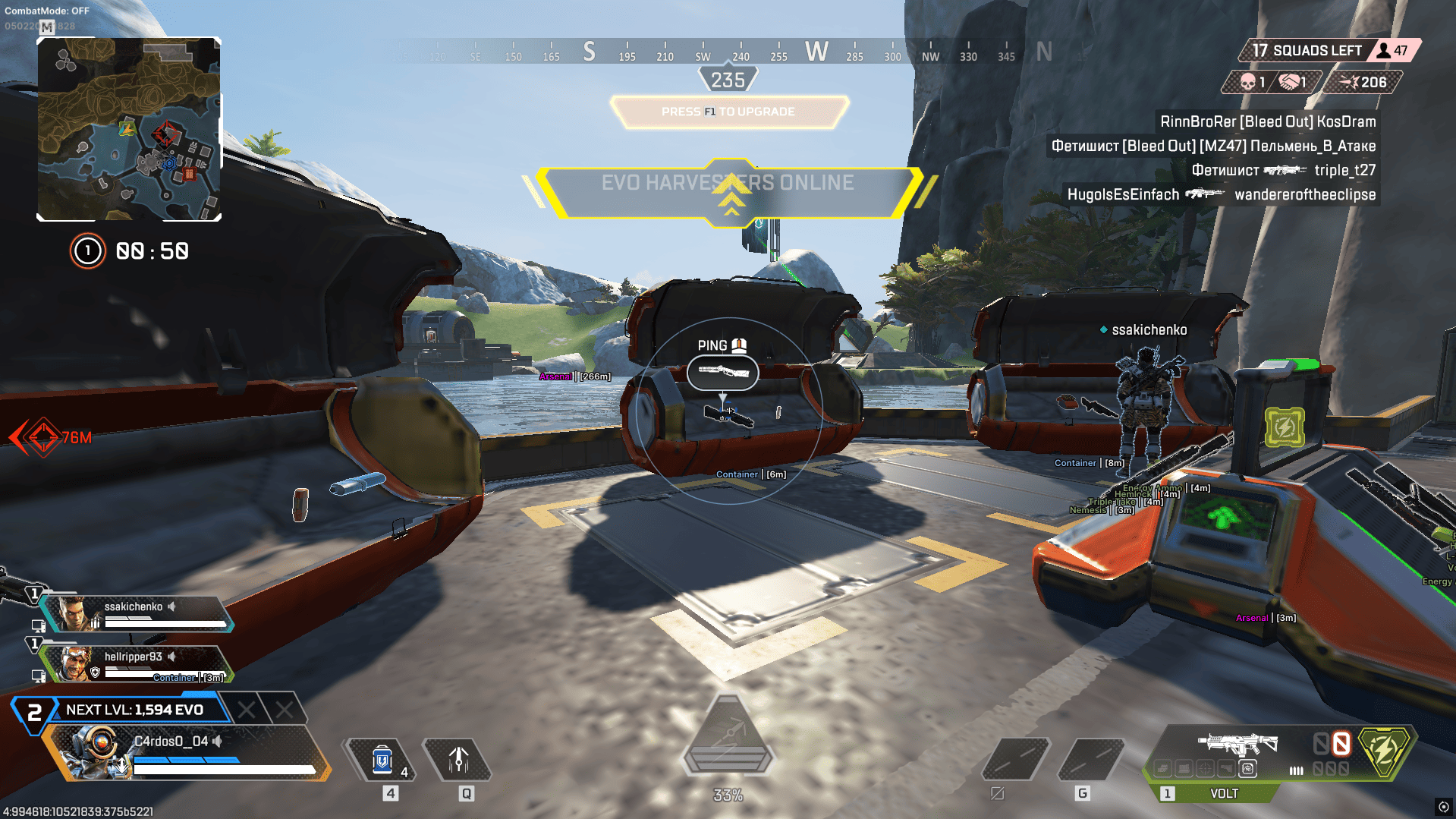Image resolution: width=1456 pixels, height=819 pixels.
Task: Click the level 2 EVO badge
Action: coord(34,713)
